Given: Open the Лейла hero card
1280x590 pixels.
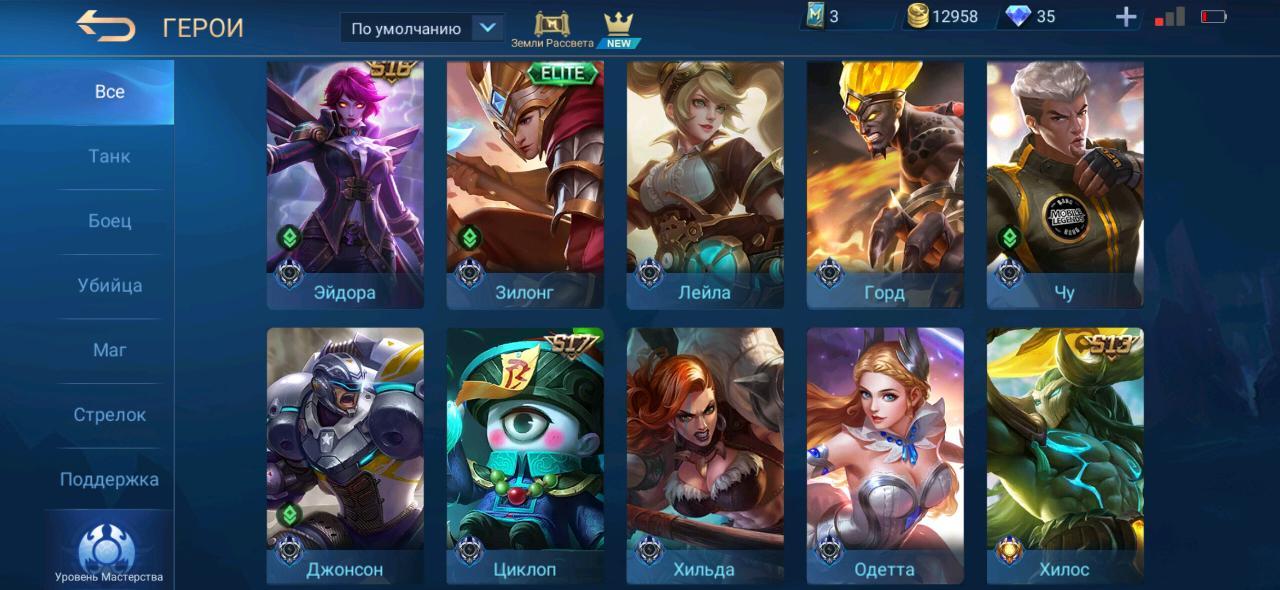Looking at the screenshot, I should [x=705, y=185].
